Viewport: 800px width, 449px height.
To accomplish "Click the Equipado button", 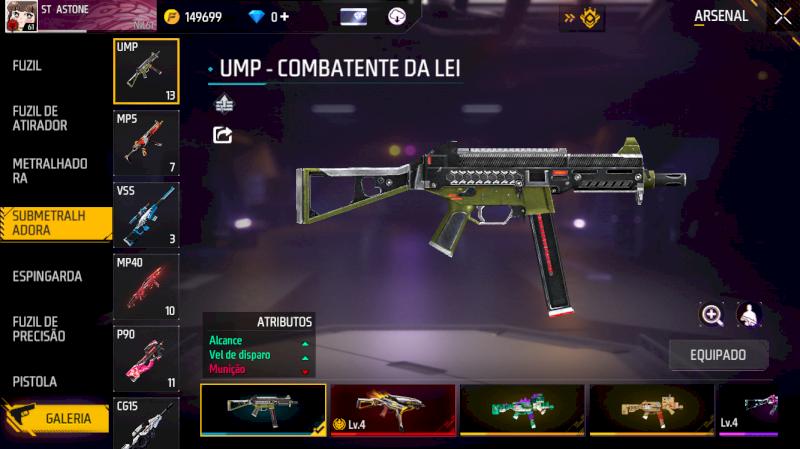I will (718, 355).
